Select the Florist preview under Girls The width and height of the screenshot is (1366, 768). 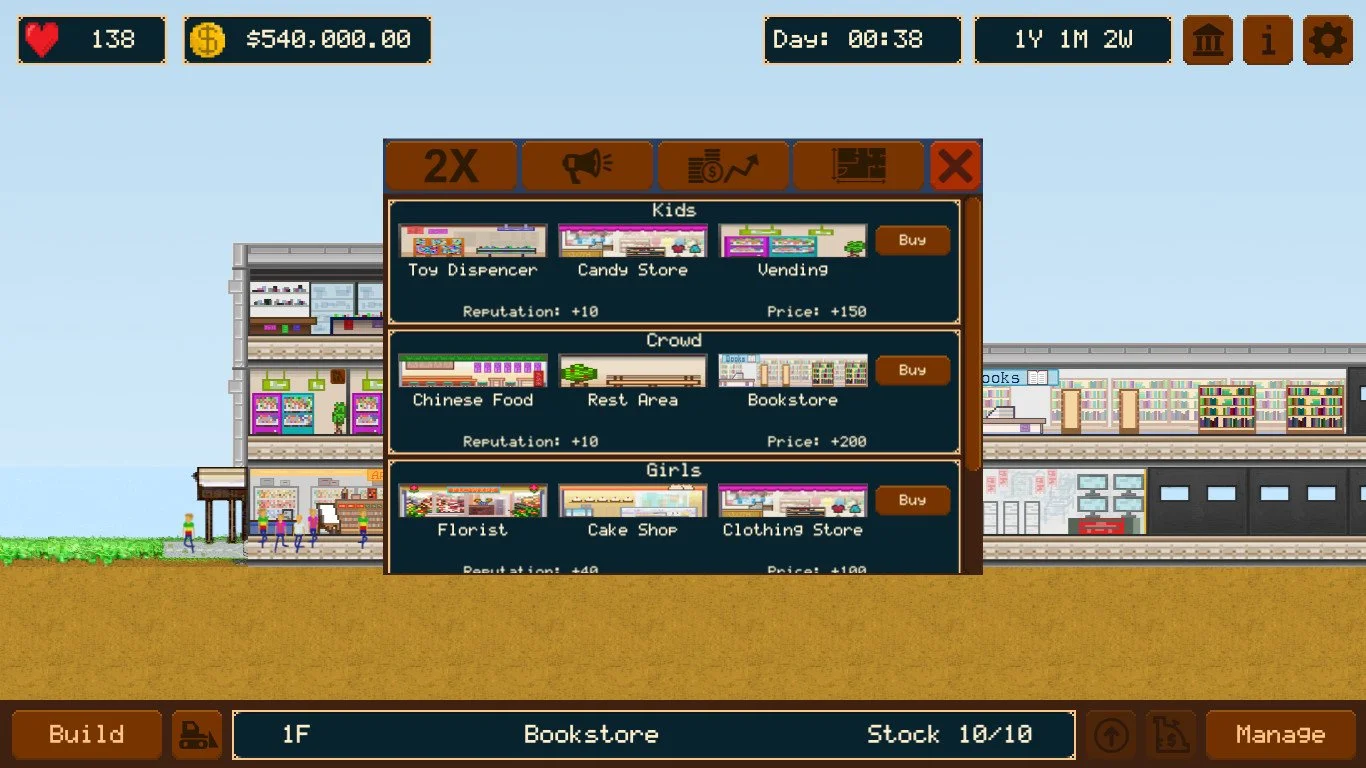coord(472,499)
